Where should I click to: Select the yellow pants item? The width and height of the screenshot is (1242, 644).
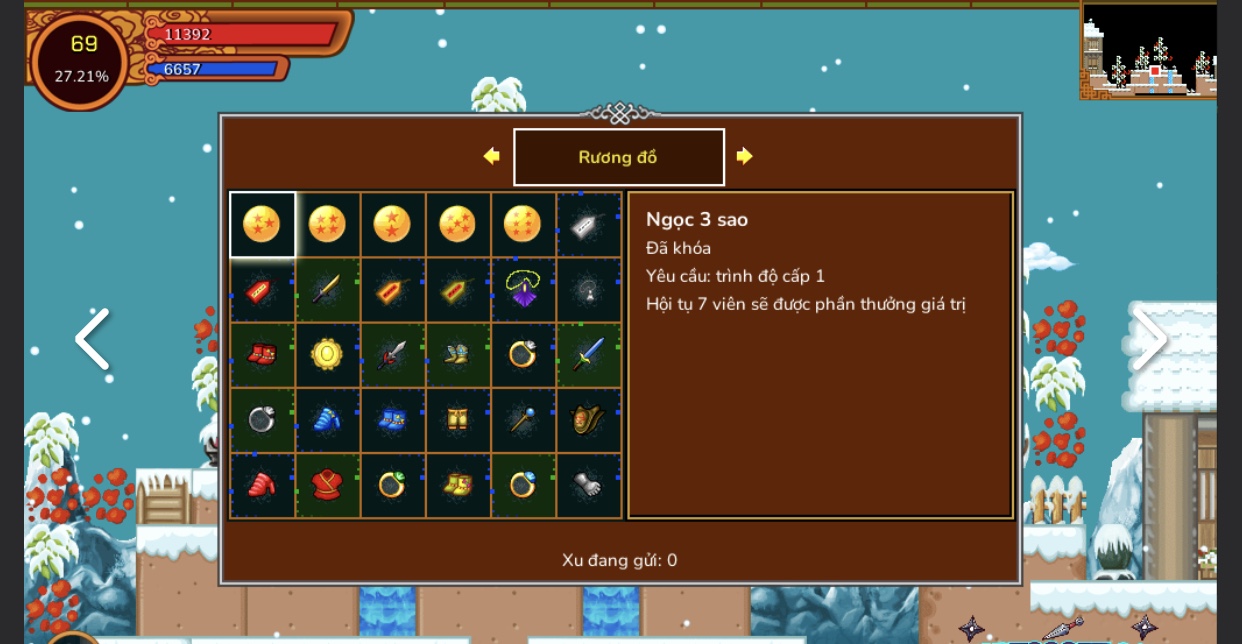pyautogui.click(x=457, y=420)
